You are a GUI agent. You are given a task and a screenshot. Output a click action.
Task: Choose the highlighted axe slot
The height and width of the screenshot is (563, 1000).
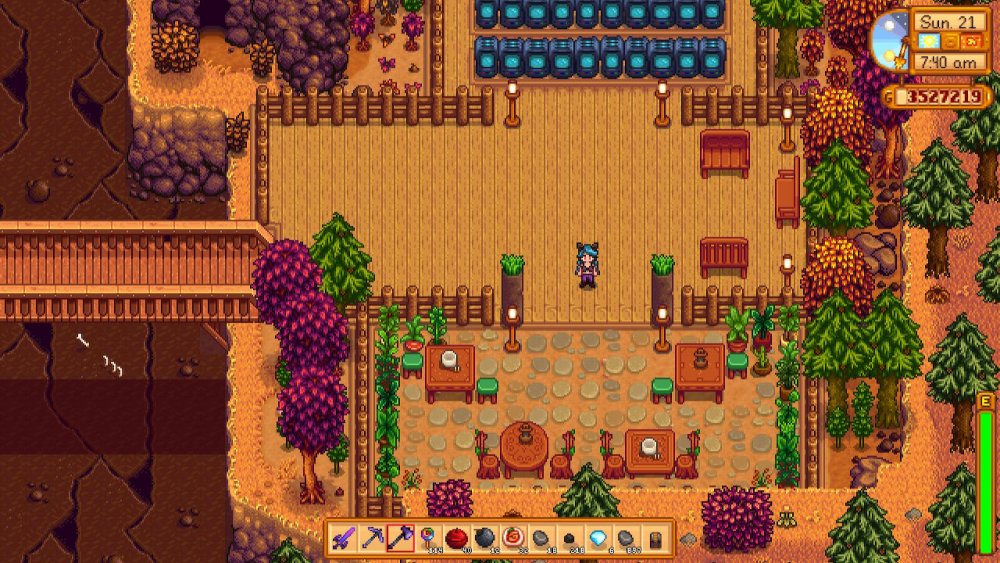coord(400,539)
